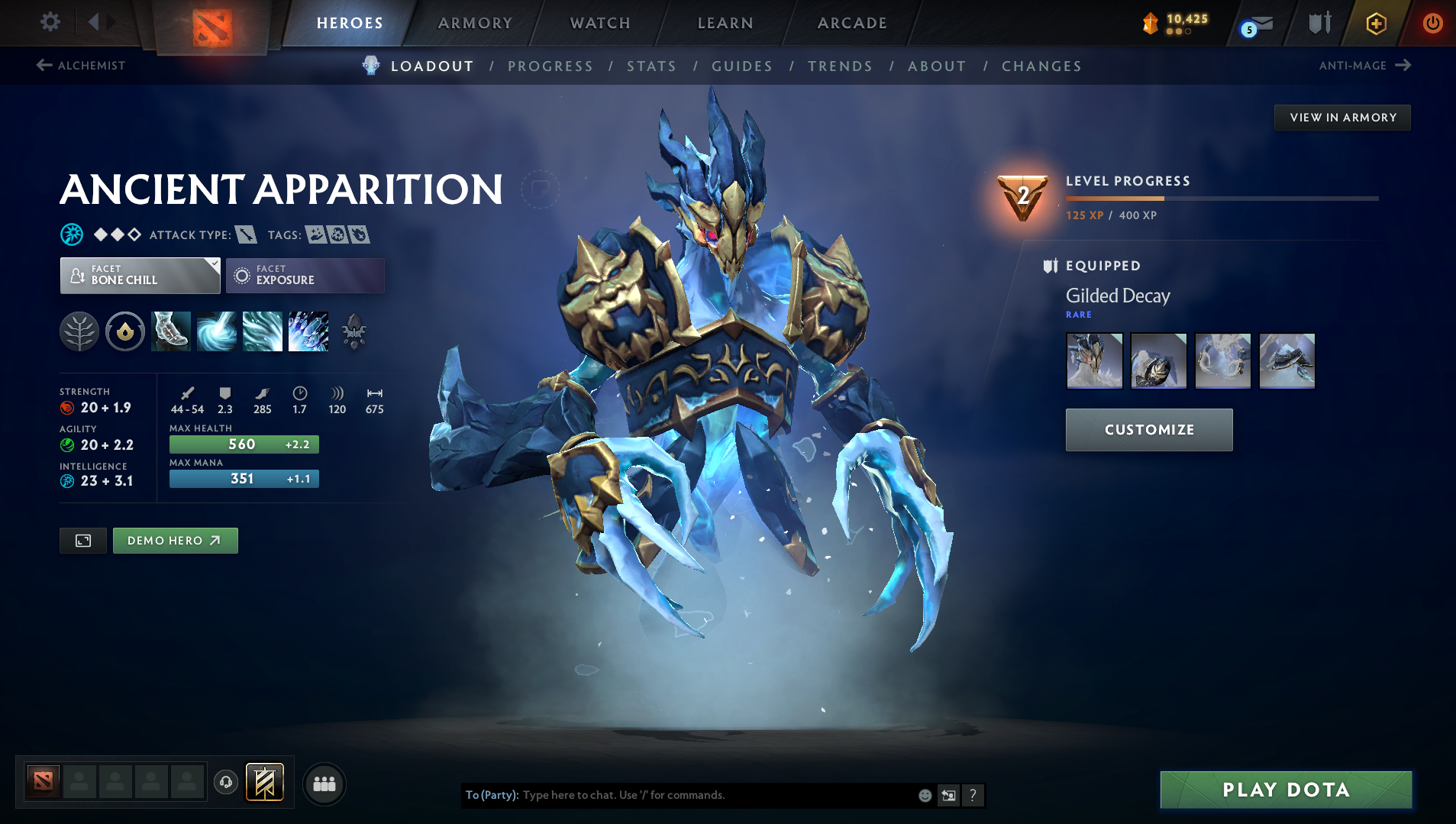The image size is (1456, 824).
Task: Open the Trends tab
Action: click(840, 66)
